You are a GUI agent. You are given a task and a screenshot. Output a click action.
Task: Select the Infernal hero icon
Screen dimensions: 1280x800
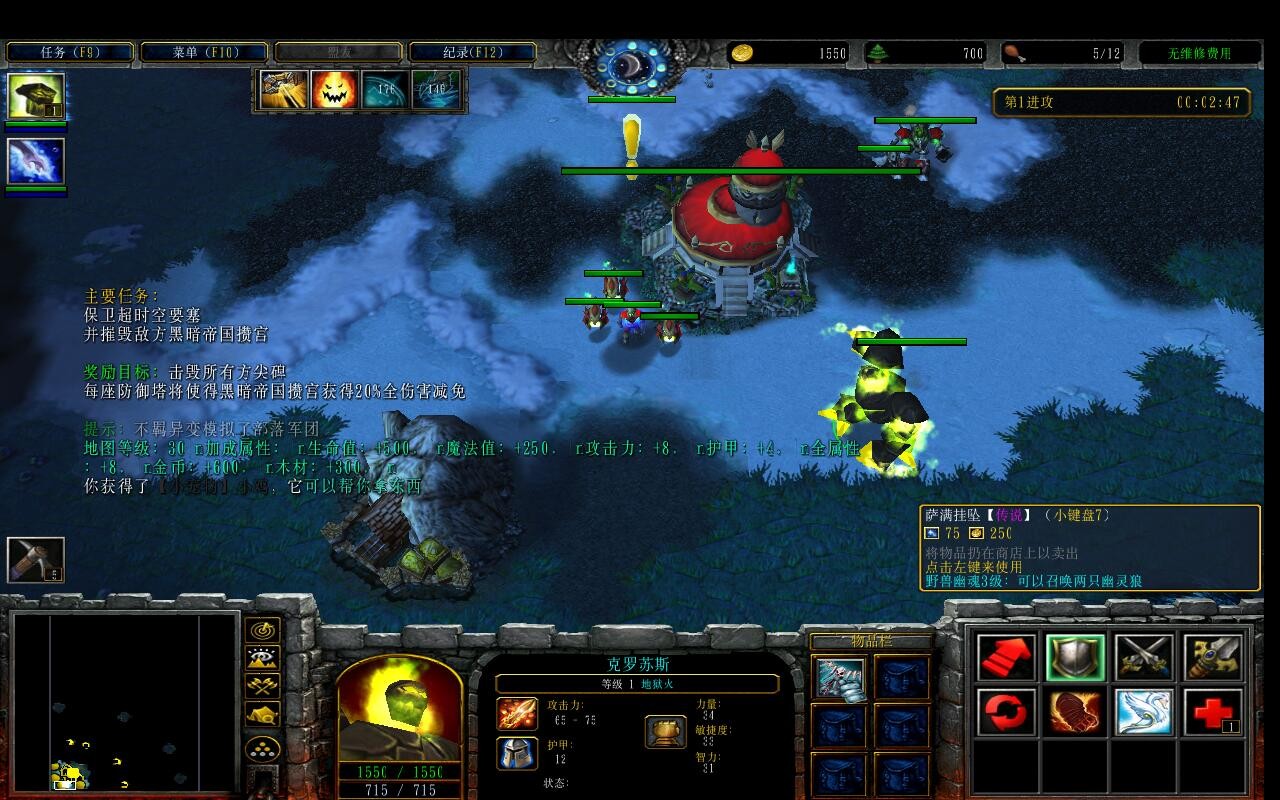[x=36, y=97]
